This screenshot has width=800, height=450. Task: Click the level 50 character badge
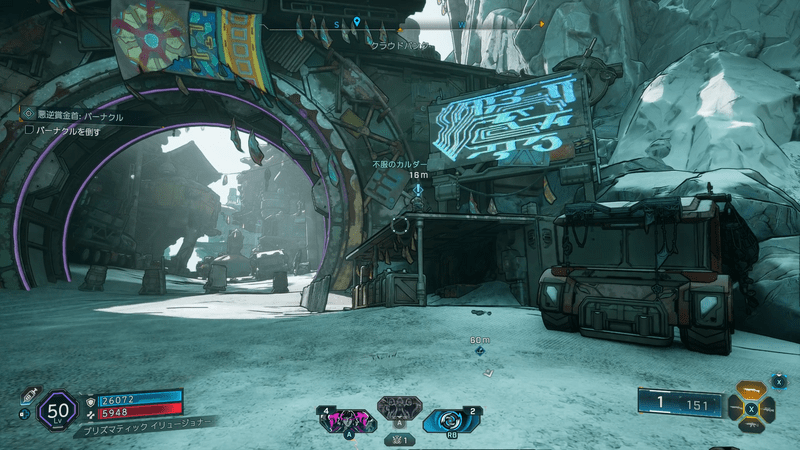56,410
